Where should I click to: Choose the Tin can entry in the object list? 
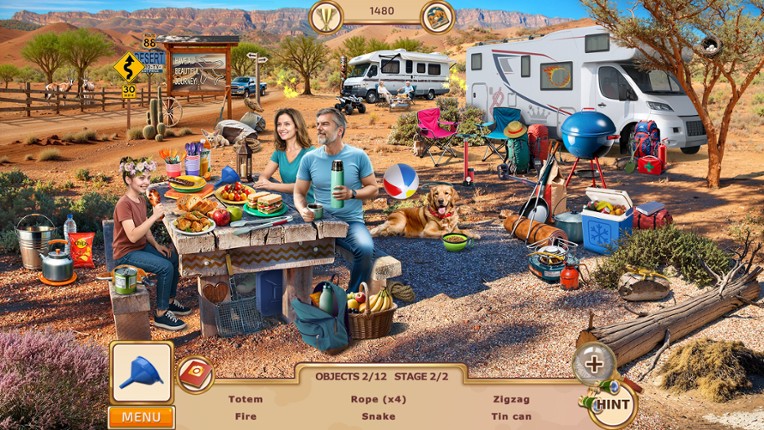pos(511,416)
